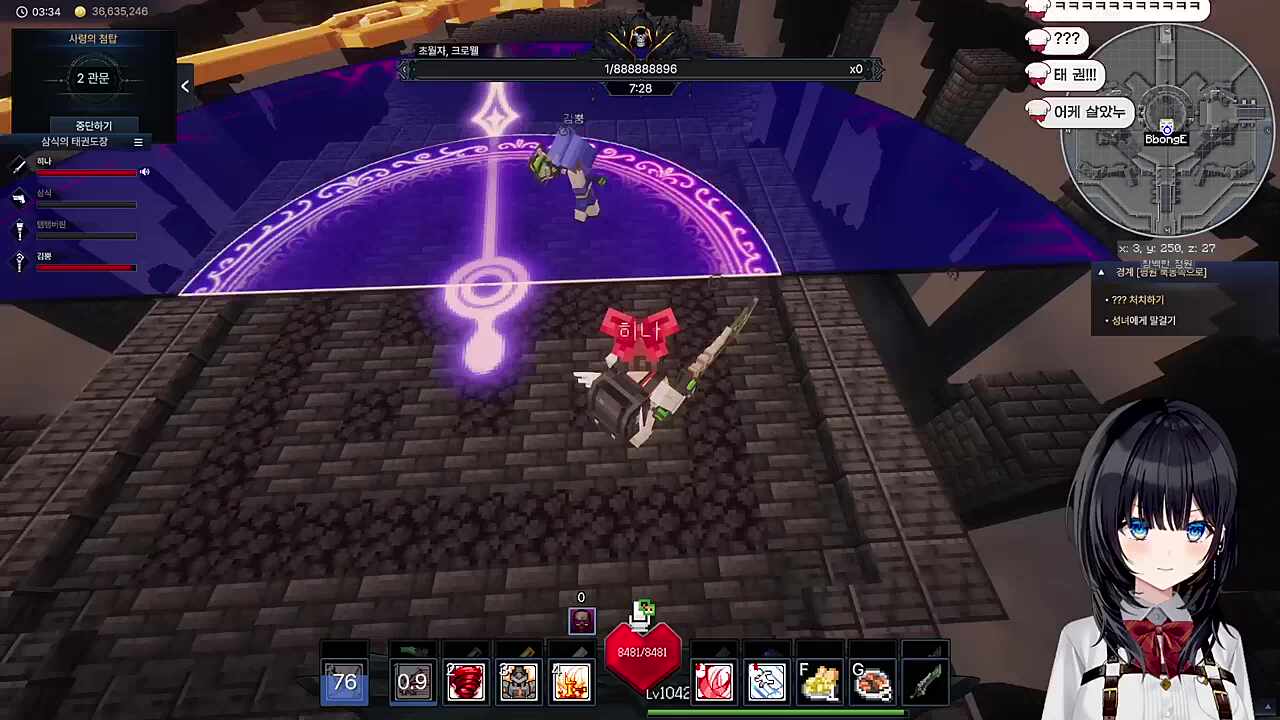Collapse the dungeon panel with the arrow
This screenshot has width=1280, height=720.
coord(185,87)
